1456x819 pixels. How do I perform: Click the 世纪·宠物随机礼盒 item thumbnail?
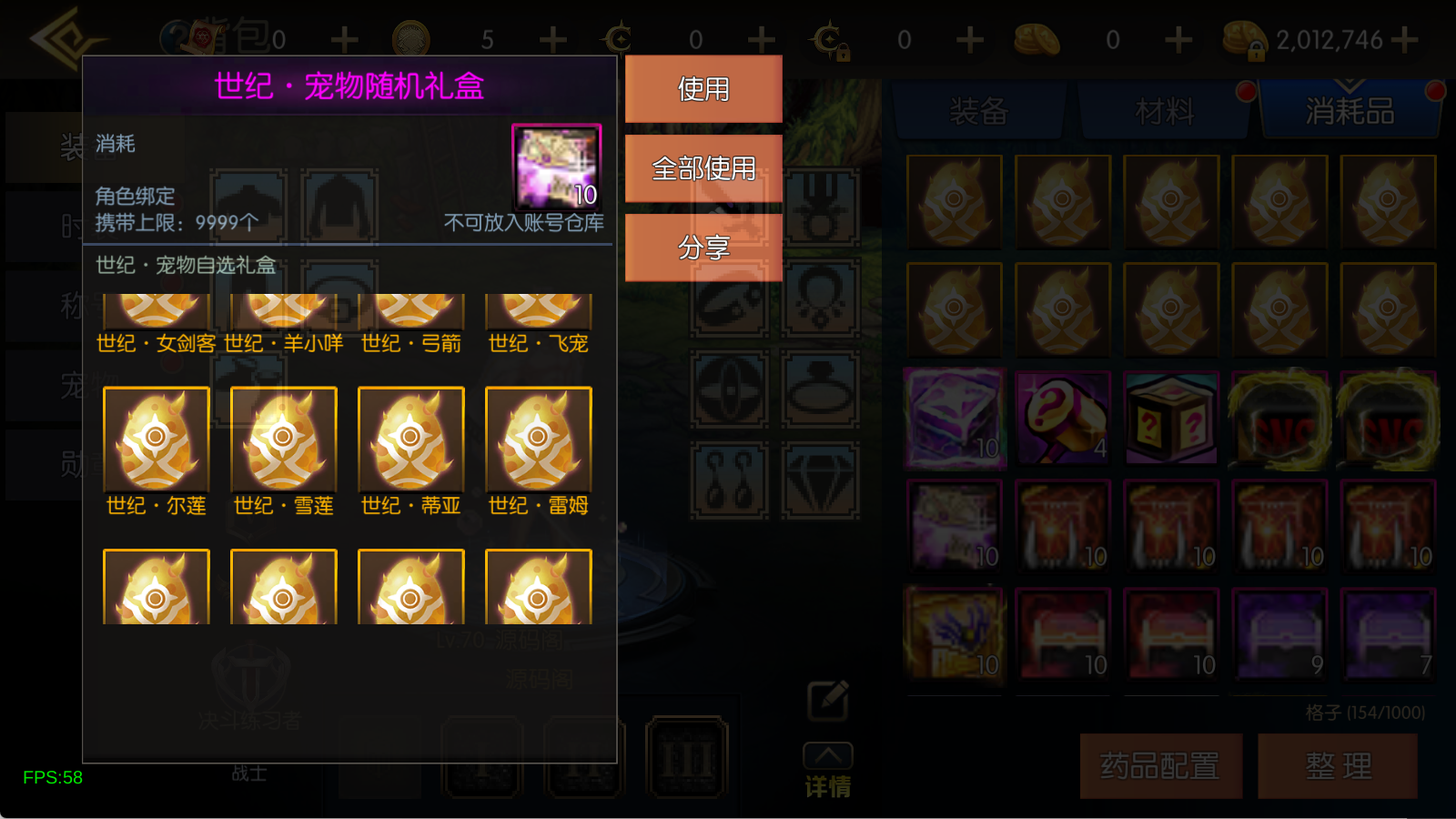pyautogui.click(x=556, y=166)
